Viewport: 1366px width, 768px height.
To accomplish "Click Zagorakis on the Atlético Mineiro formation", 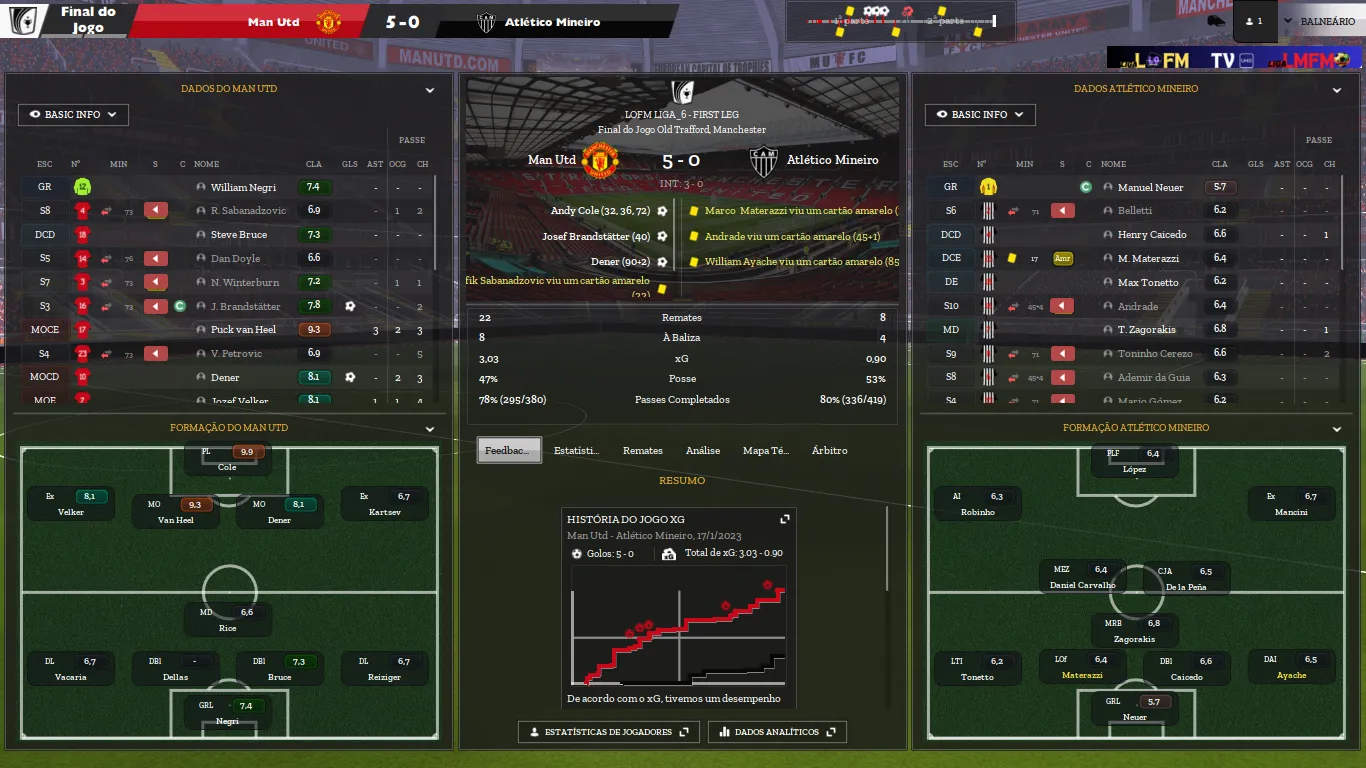I will 1134,631.
